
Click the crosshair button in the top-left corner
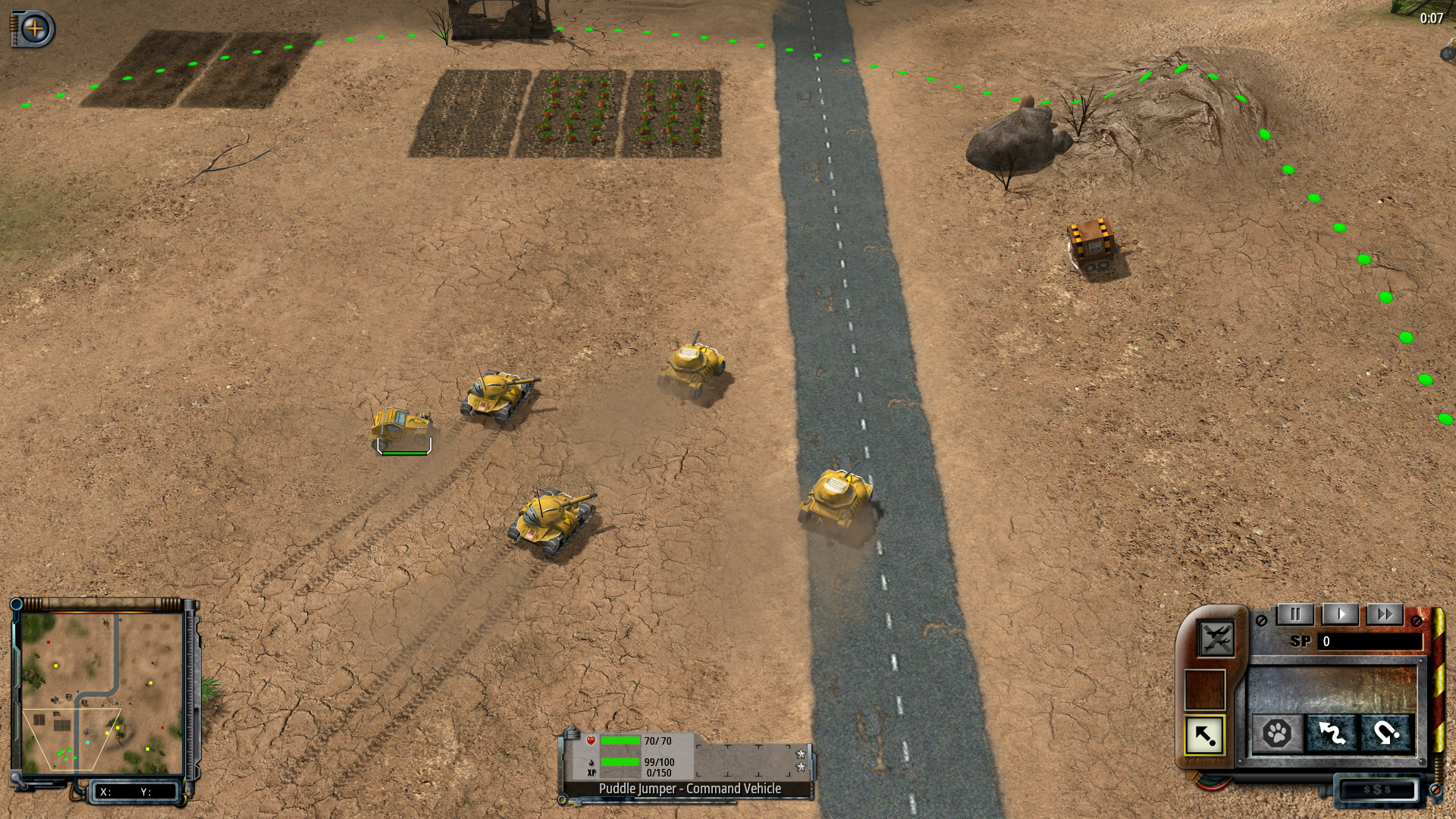tap(35, 30)
